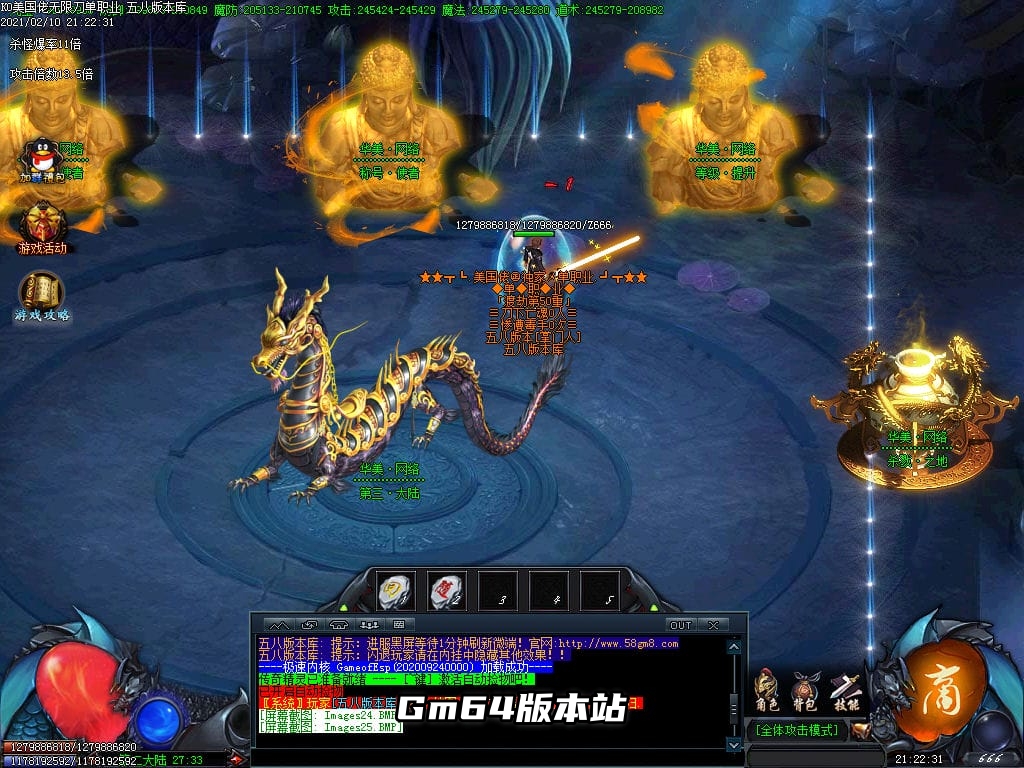Viewport: 1024px width, 768px height.
Task: Use the red rune stone in slot 2
Action: point(447,591)
